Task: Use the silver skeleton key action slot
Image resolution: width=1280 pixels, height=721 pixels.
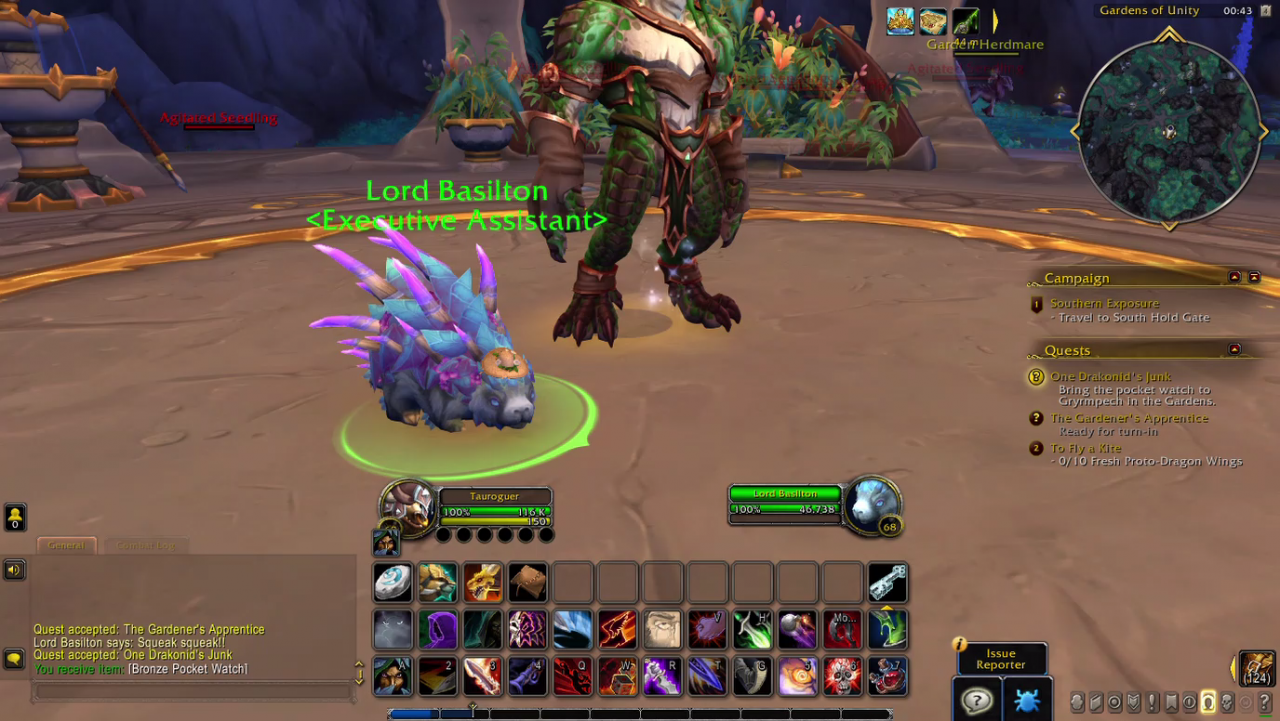Action: click(x=887, y=582)
